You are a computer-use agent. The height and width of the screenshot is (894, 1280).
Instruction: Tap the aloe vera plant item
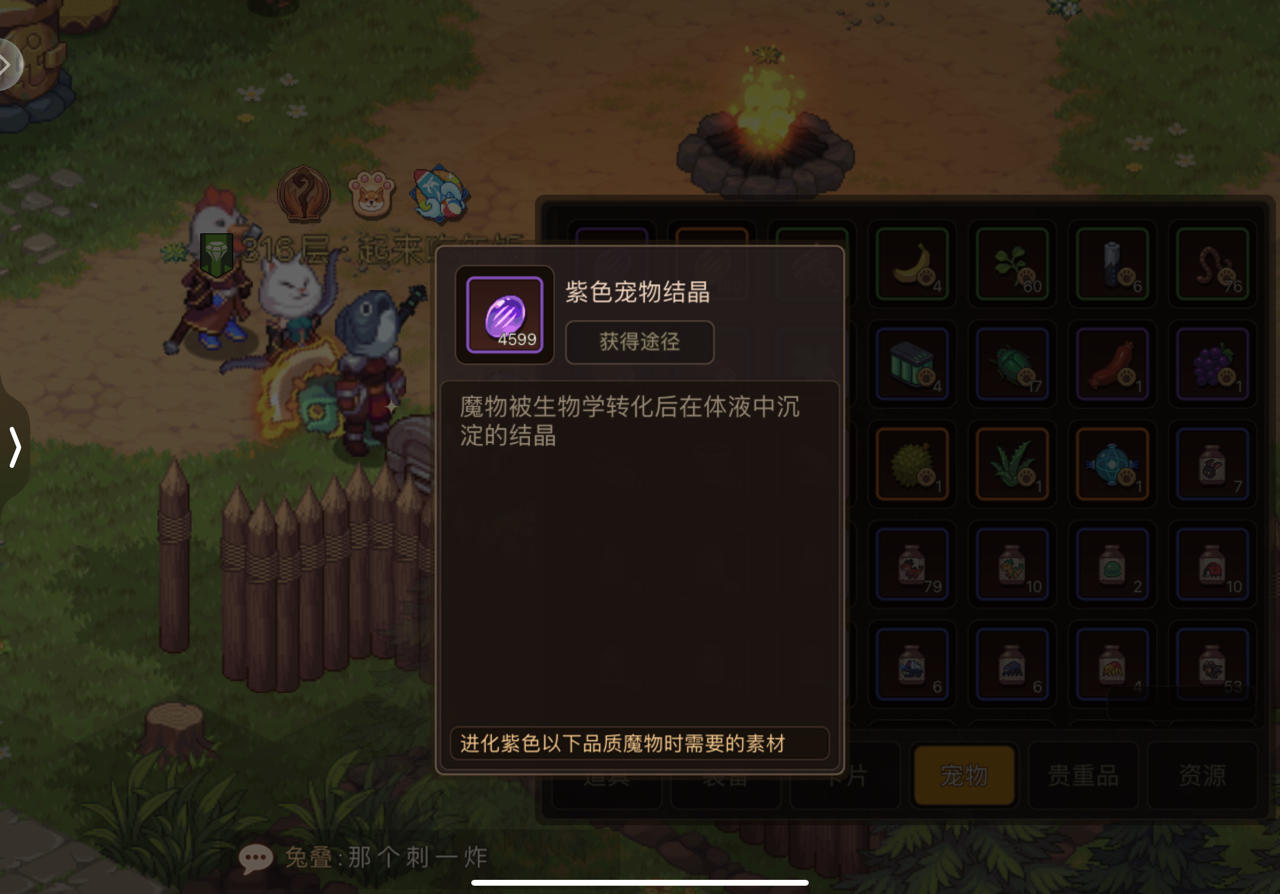[1011, 464]
